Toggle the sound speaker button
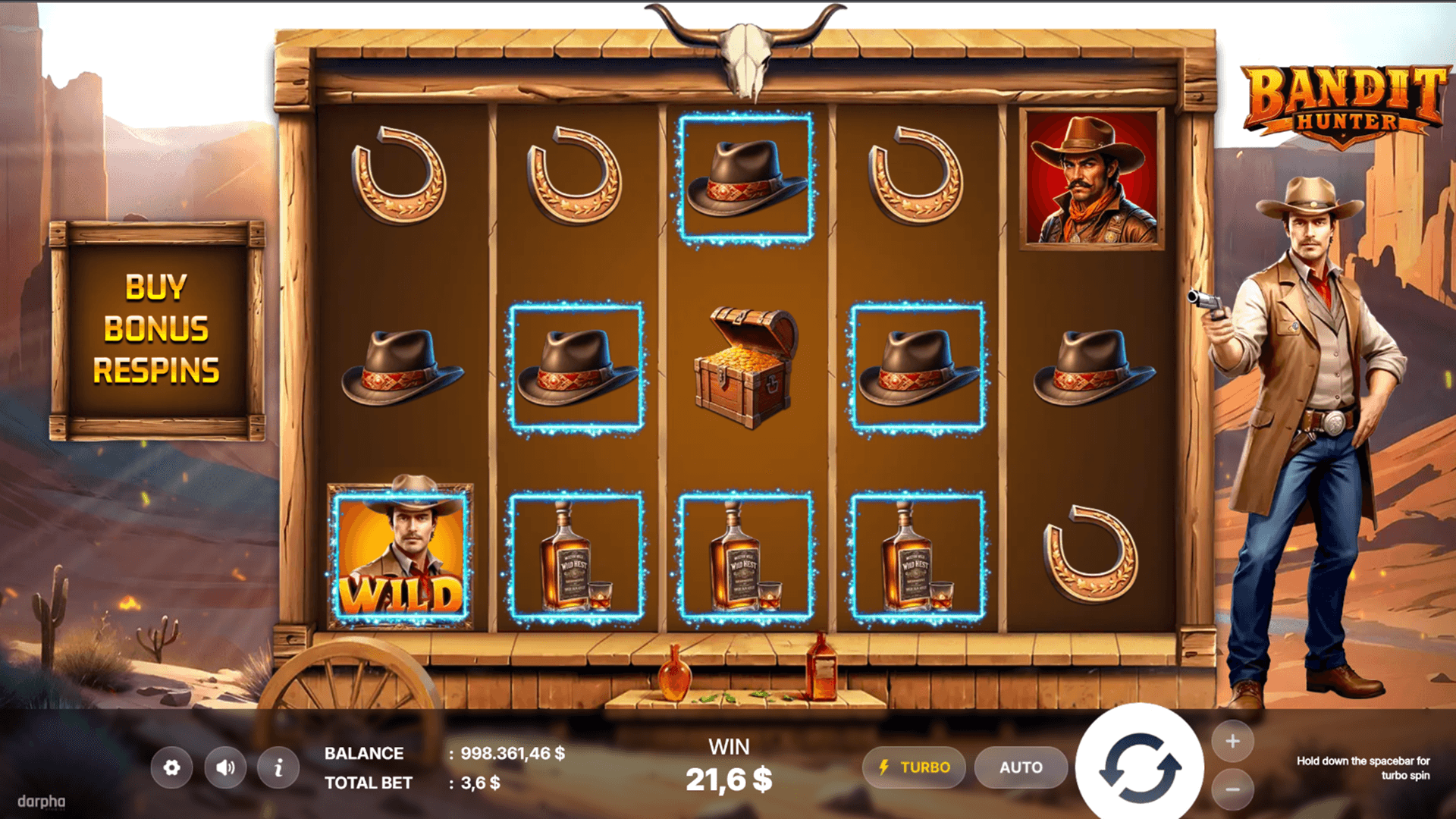 point(225,767)
